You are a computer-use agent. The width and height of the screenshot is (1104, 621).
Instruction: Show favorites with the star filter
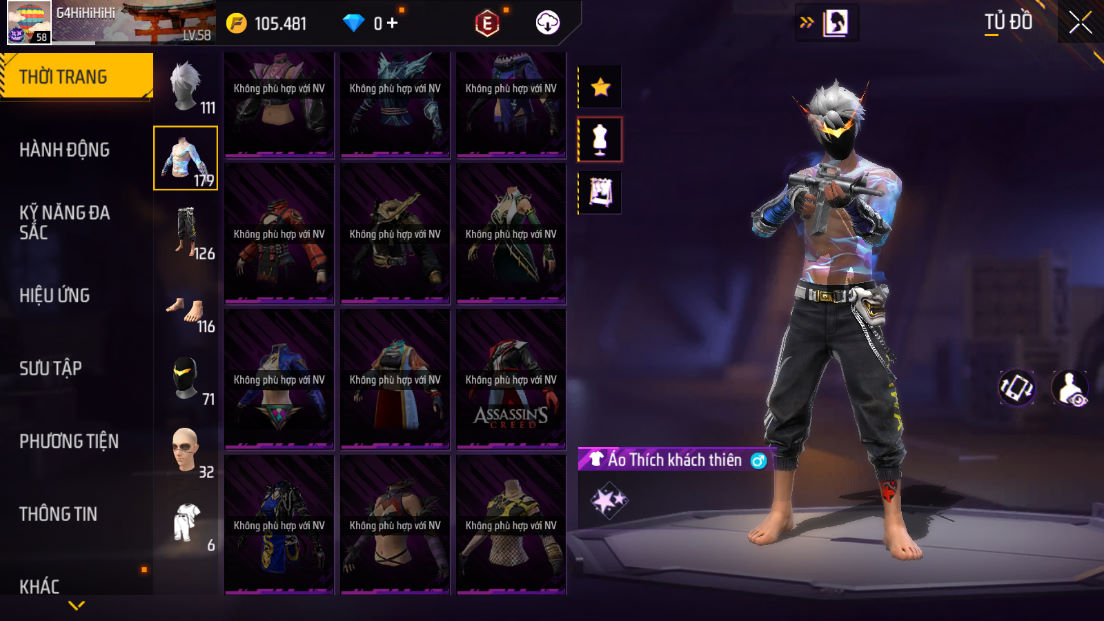coord(600,87)
